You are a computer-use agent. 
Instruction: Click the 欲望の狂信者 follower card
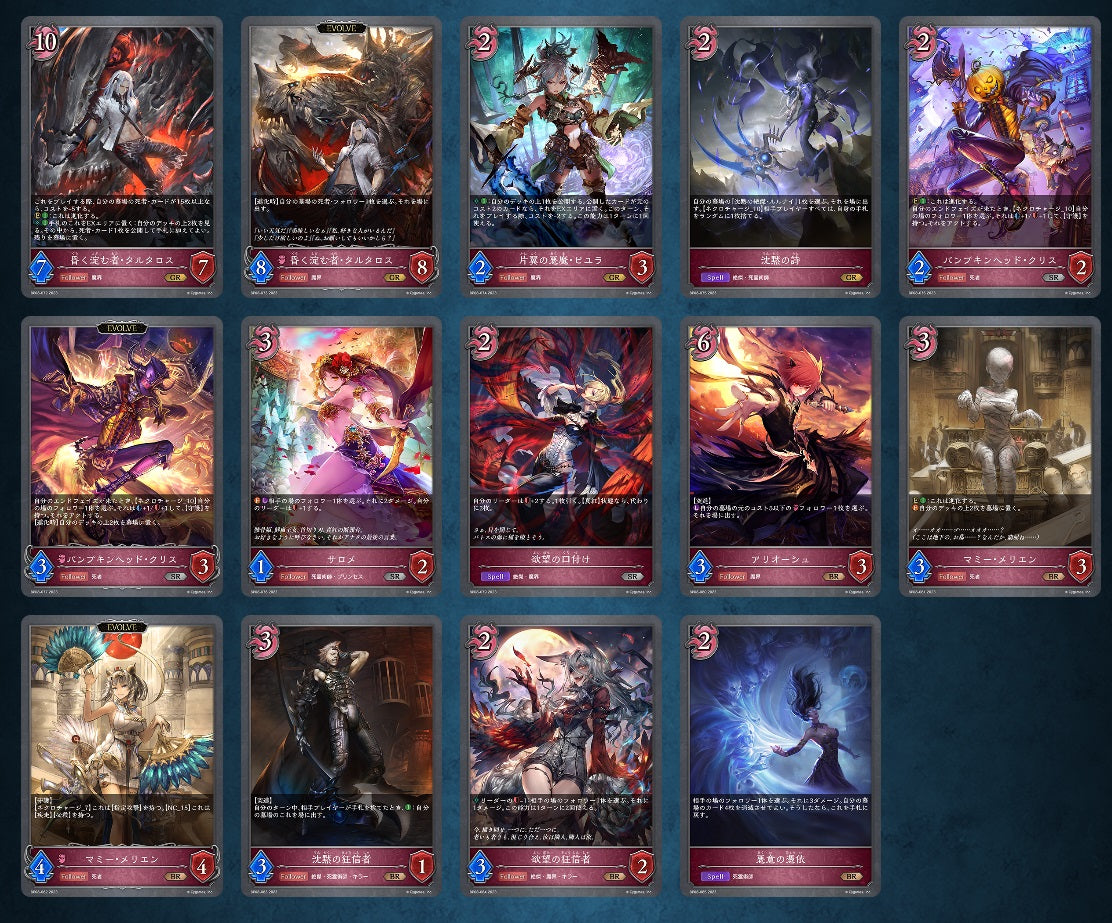(561, 756)
